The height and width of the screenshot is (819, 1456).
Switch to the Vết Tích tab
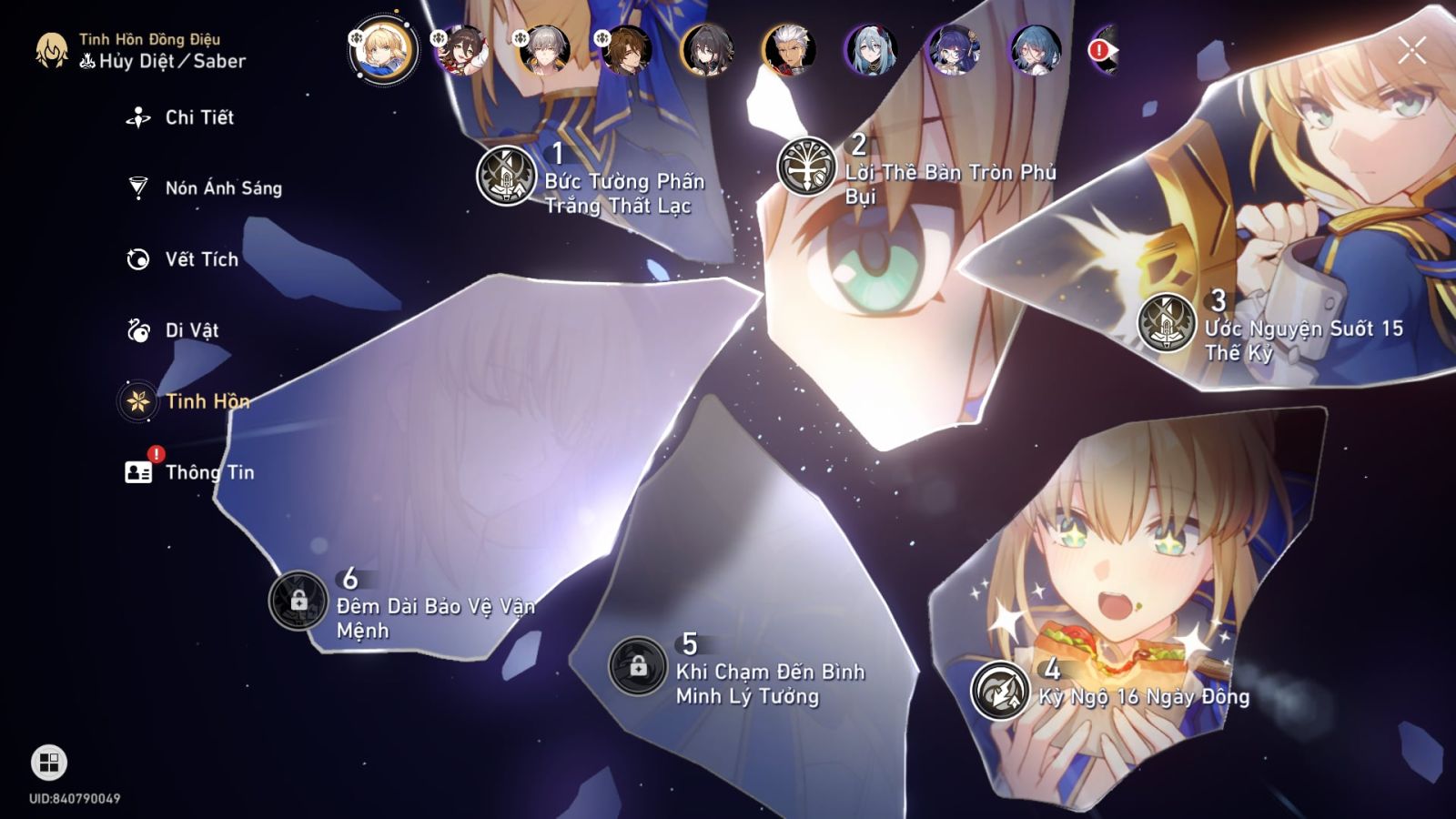tap(137, 259)
